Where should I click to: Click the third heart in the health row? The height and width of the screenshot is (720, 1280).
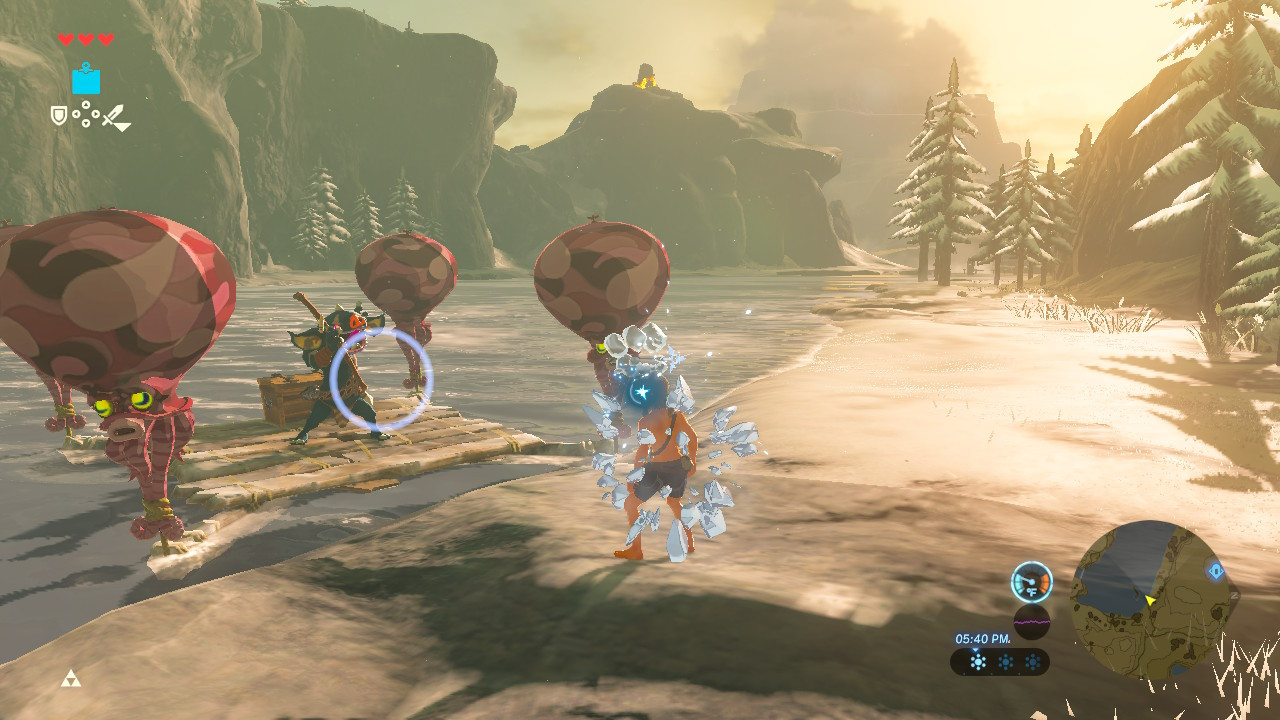point(107,38)
